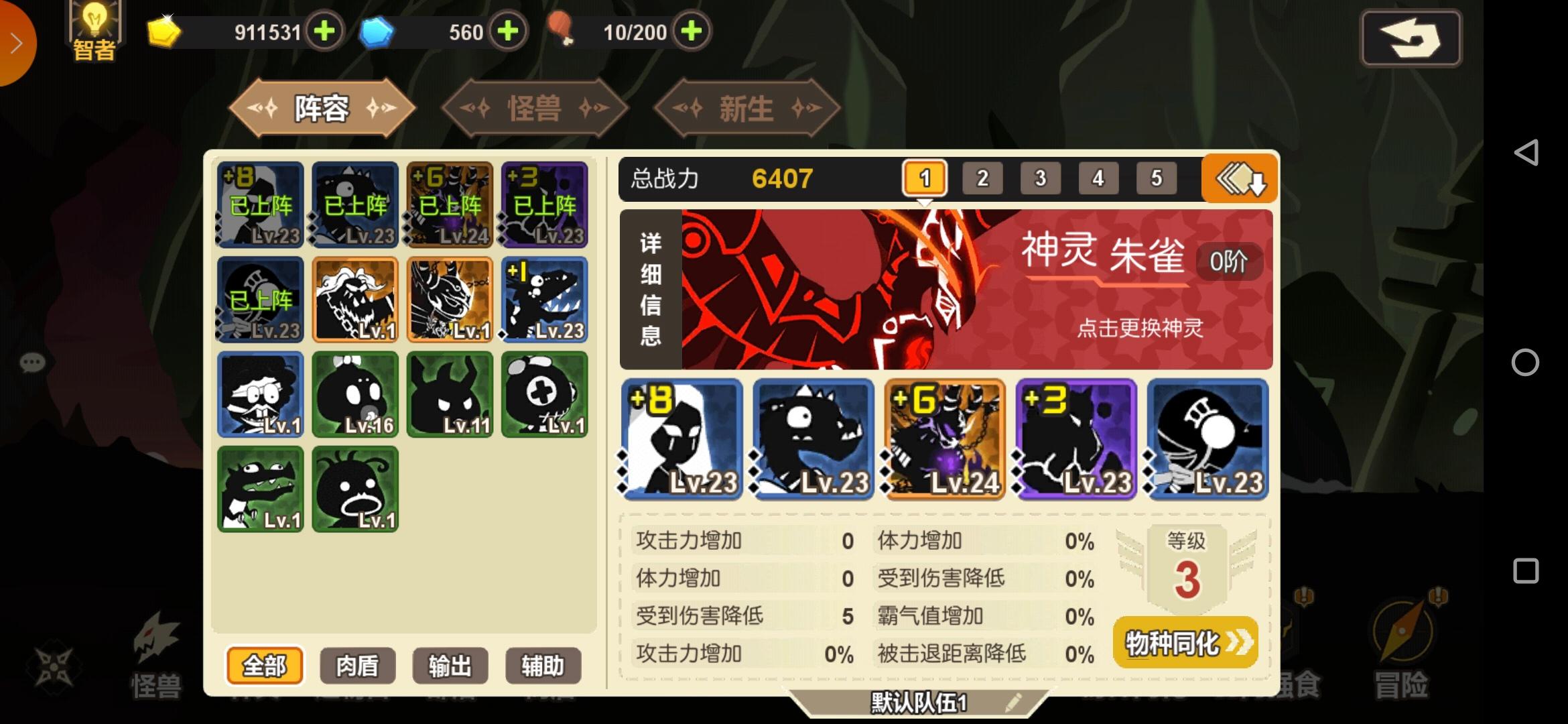Select the 输出 damage filter option
The height and width of the screenshot is (724, 1568).
point(449,666)
